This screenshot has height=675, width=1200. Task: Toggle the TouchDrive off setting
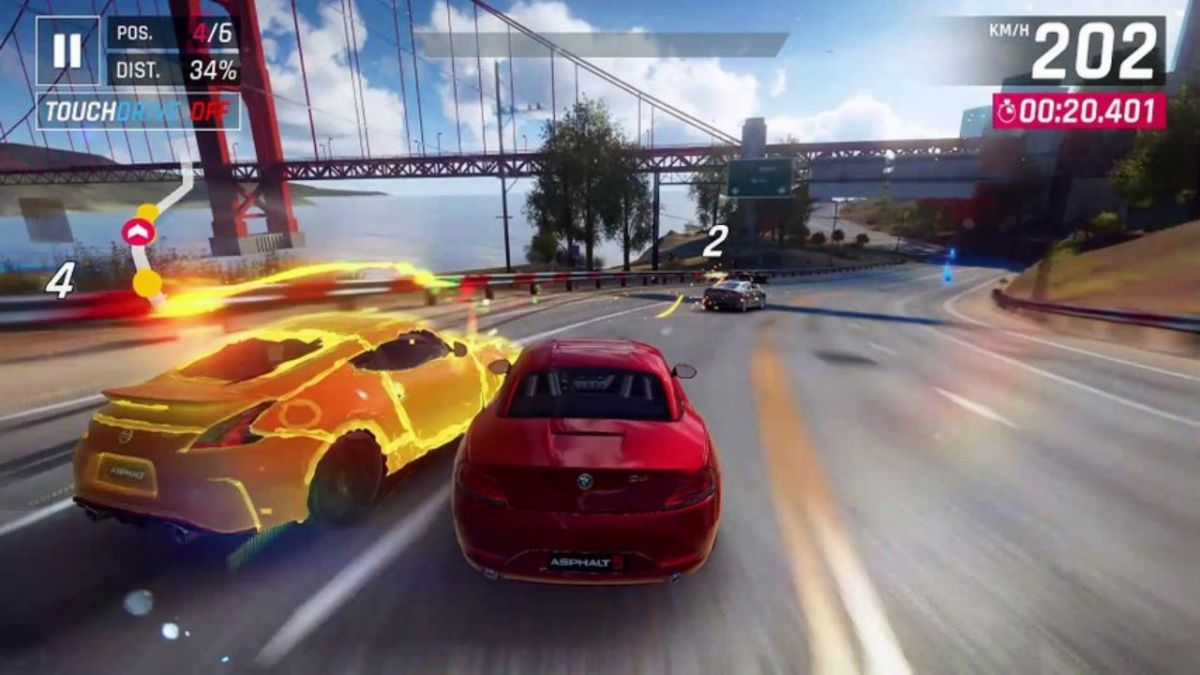138,111
